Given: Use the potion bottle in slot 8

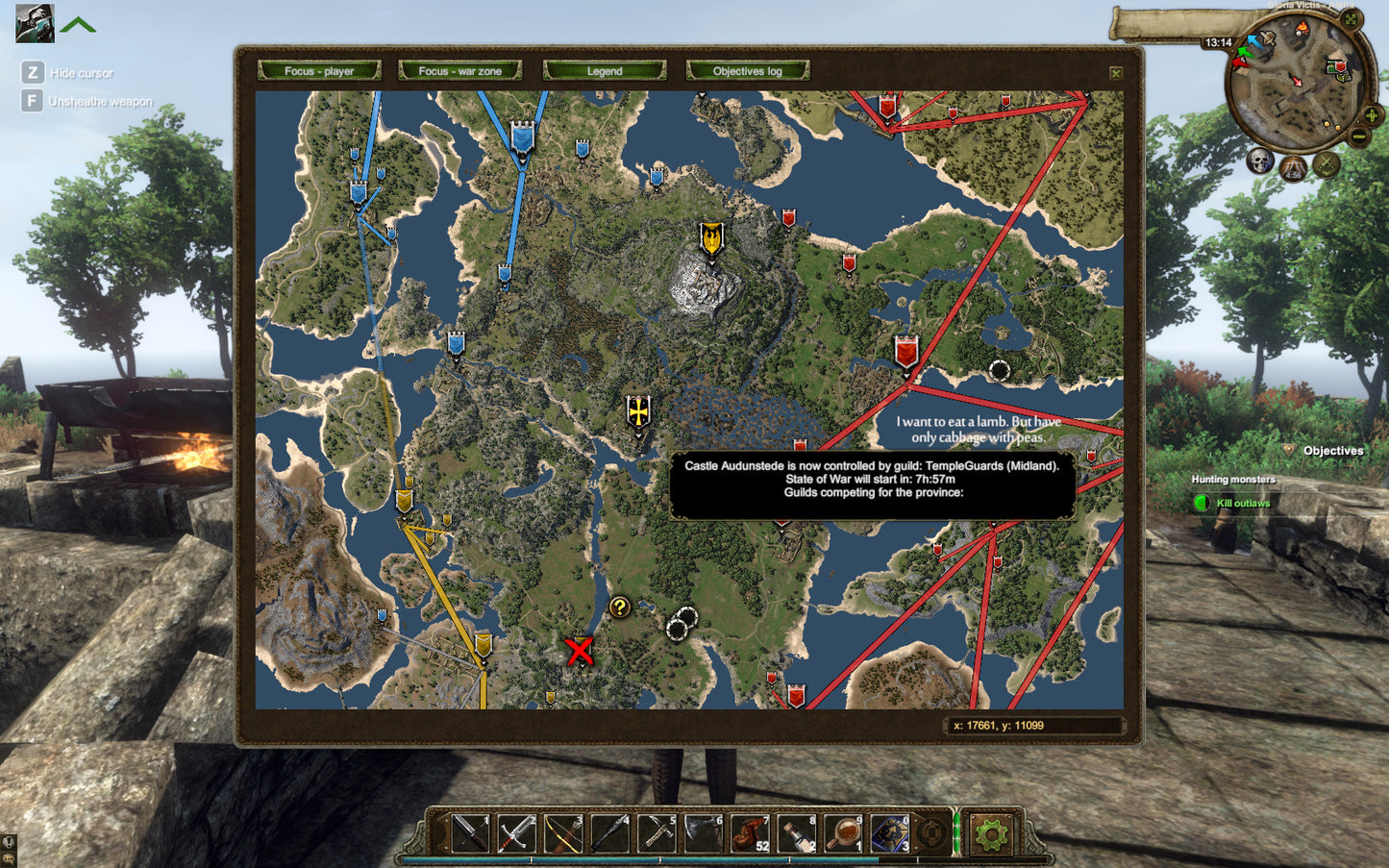Looking at the screenshot, I should coord(797,833).
